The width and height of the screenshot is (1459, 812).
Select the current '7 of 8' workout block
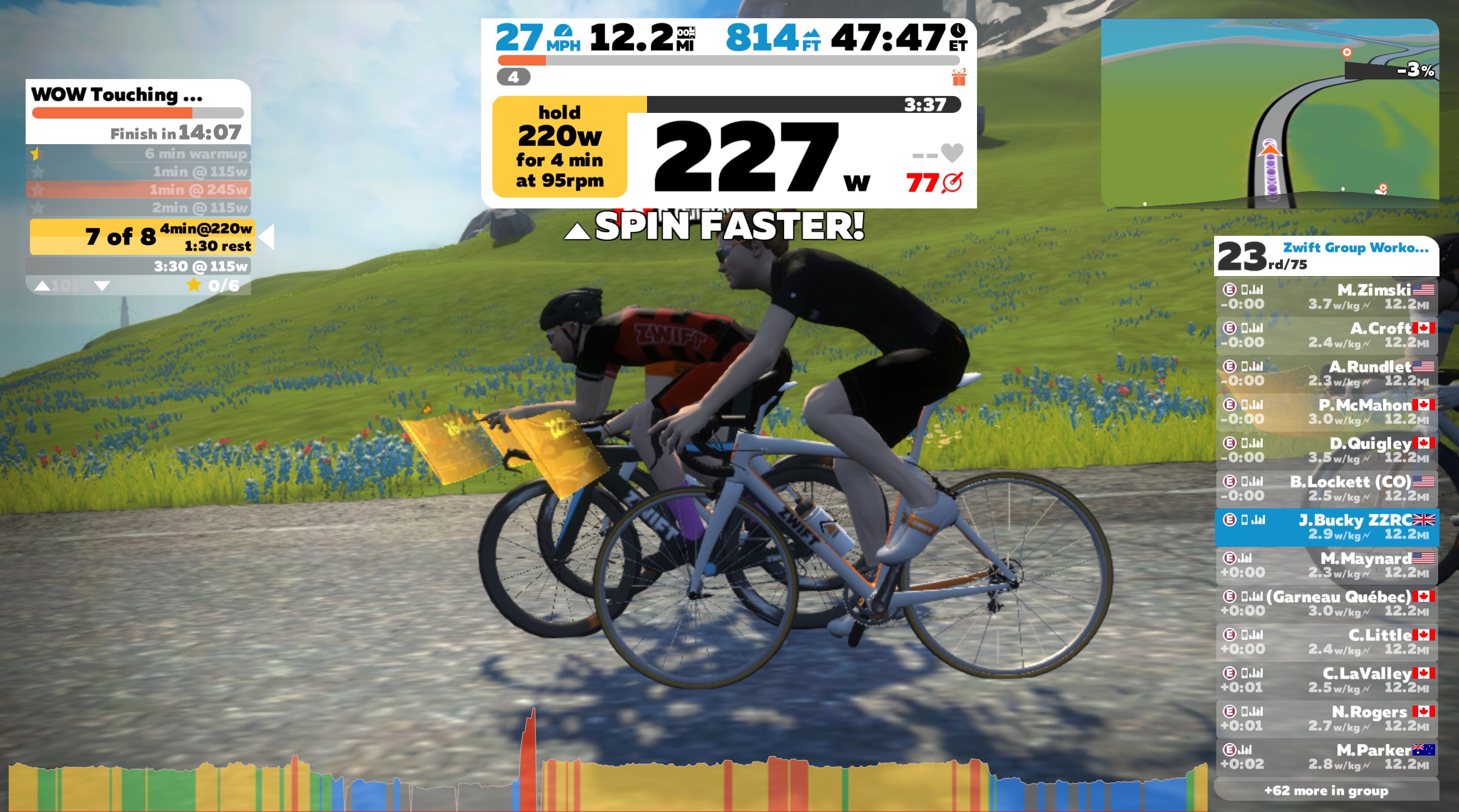142,237
